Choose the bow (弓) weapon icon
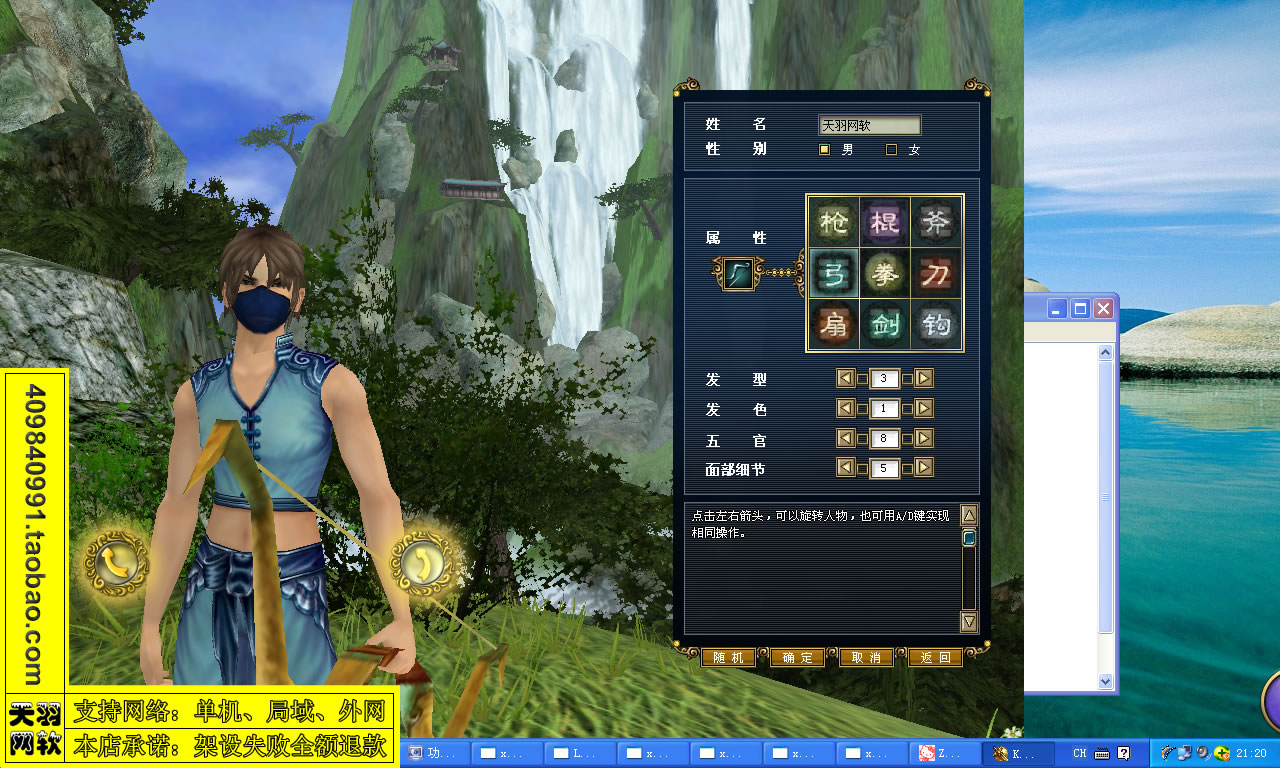 (x=834, y=274)
